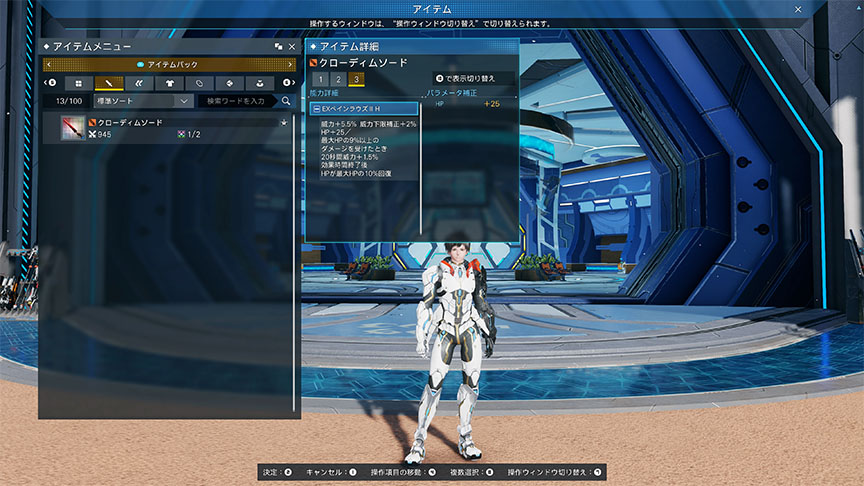This screenshot has height=486, width=864.
Task: Select the クローディムソード item row
Action: click(x=172, y=128)
